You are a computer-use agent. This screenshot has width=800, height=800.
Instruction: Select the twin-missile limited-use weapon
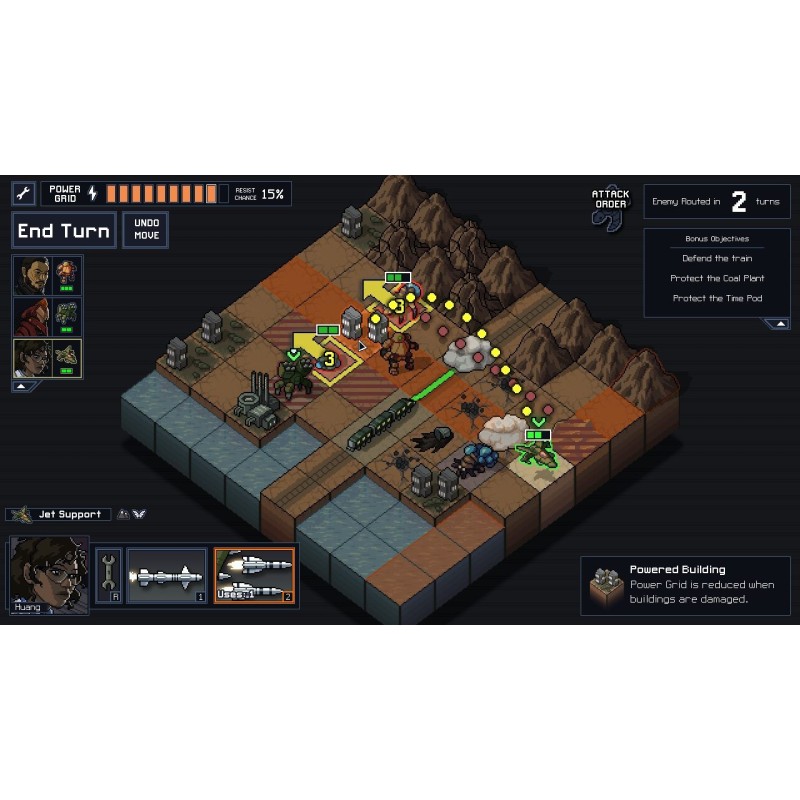254,576
